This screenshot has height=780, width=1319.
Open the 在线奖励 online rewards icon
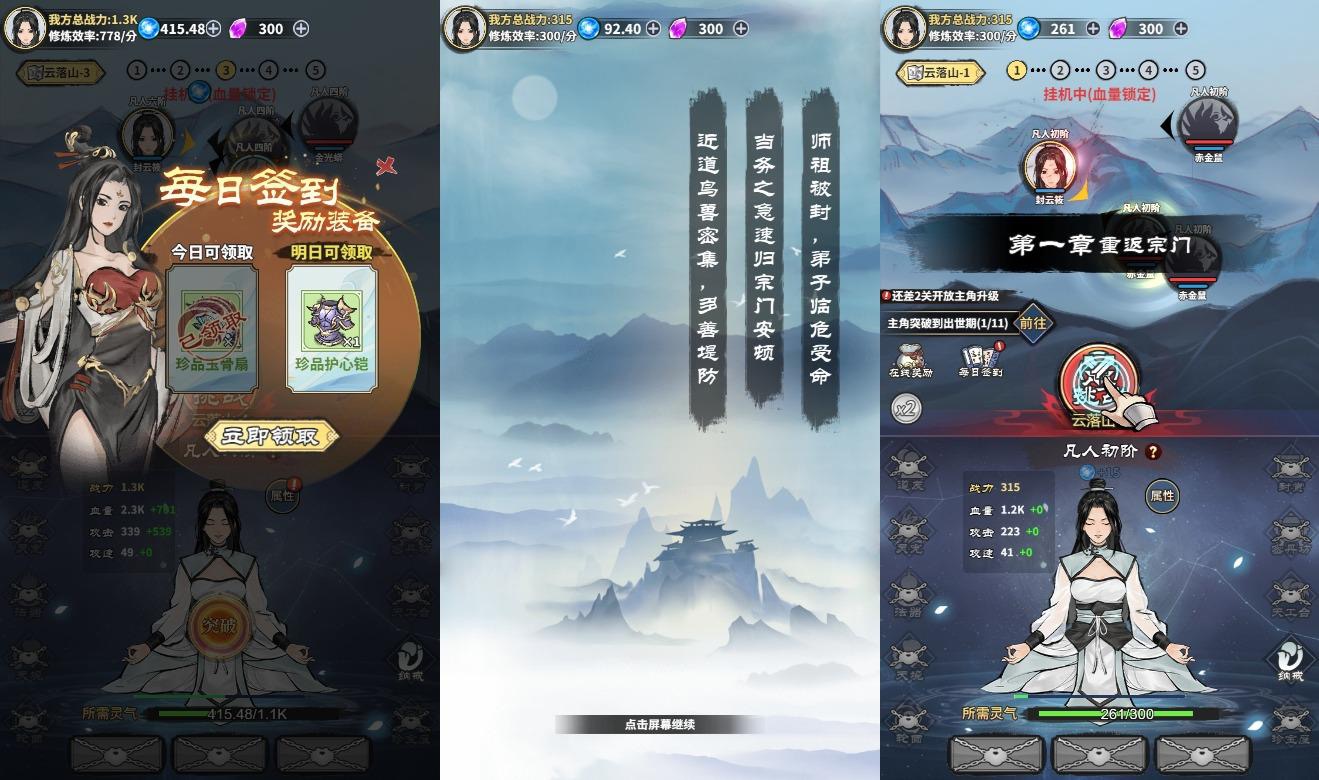(x=909, y=357)
